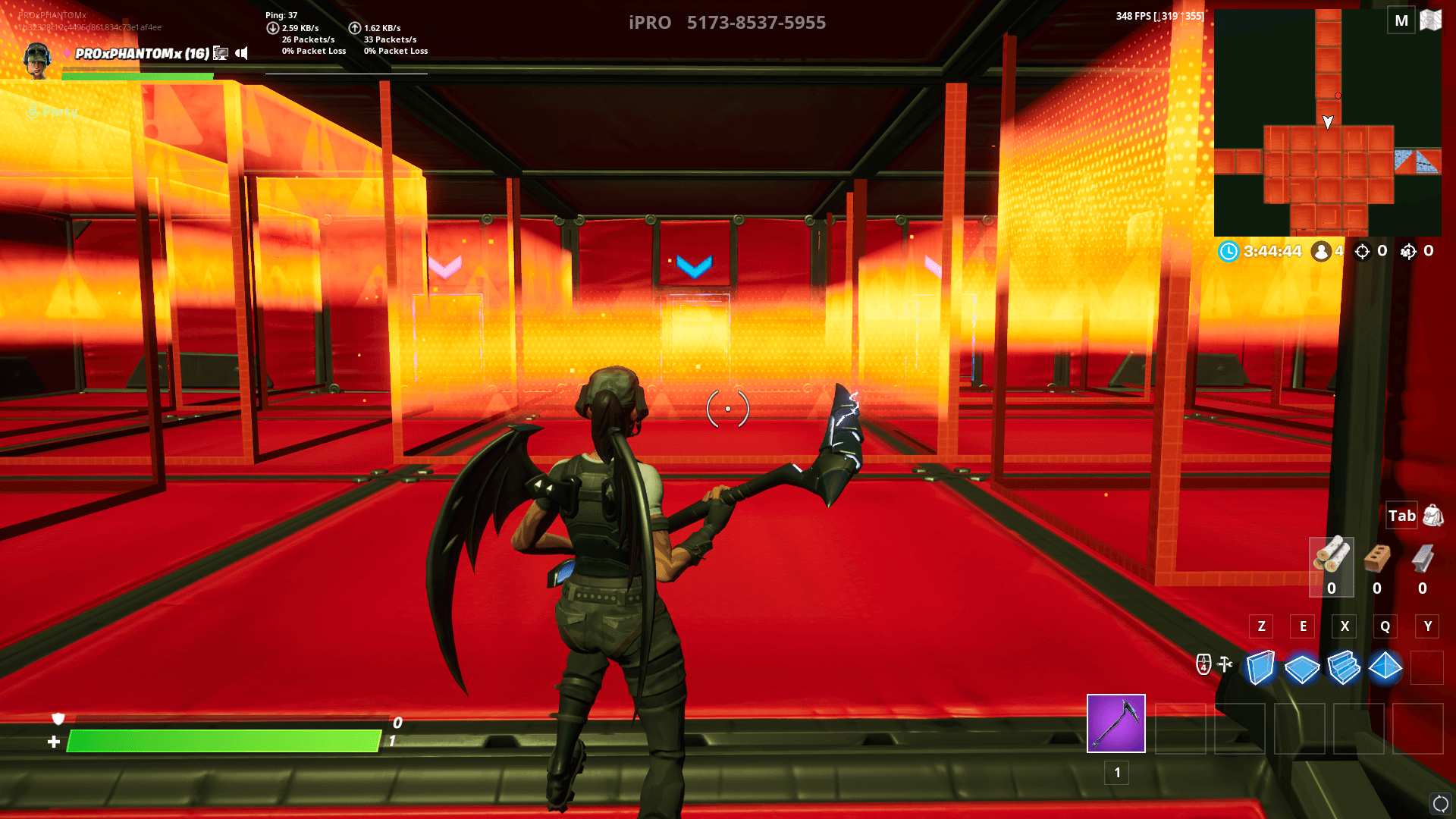The height and width of the screenshot is (819, 1456).
Task: Select the Stairs build piece icon
Action: 1344,670
